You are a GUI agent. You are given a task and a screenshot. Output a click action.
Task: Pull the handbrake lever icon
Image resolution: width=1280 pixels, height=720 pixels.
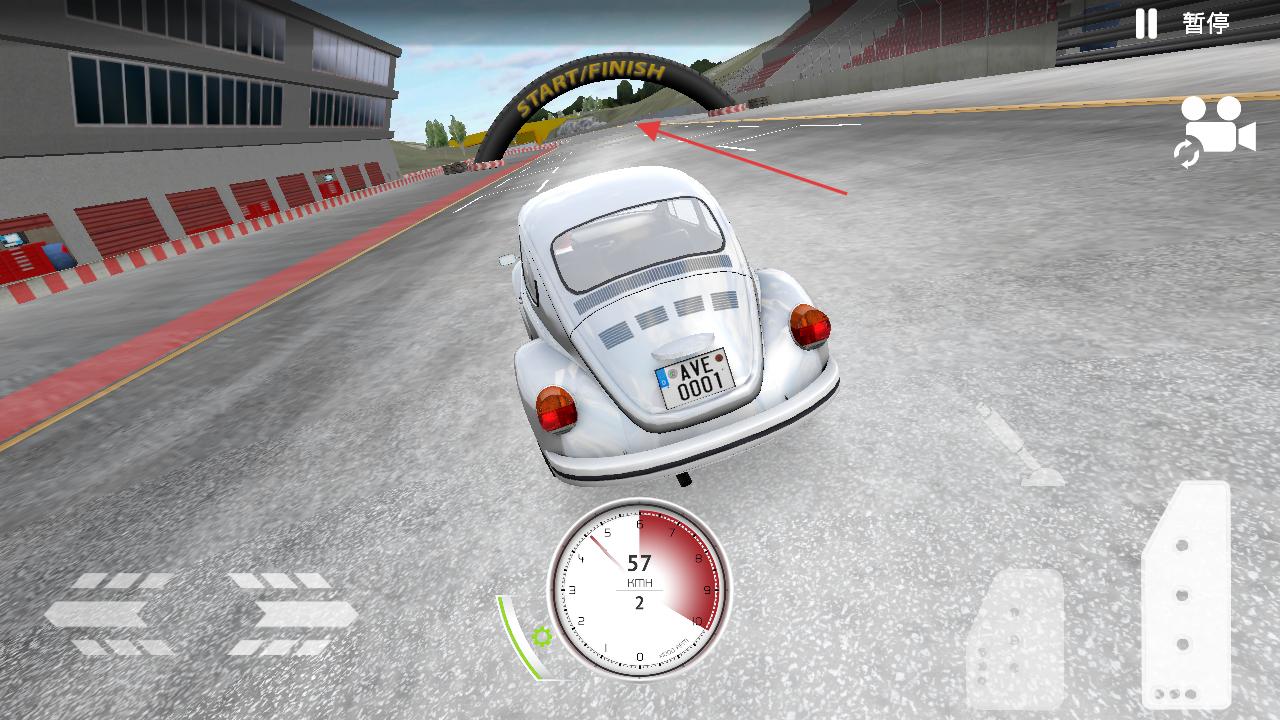[x=1016, y=446]
